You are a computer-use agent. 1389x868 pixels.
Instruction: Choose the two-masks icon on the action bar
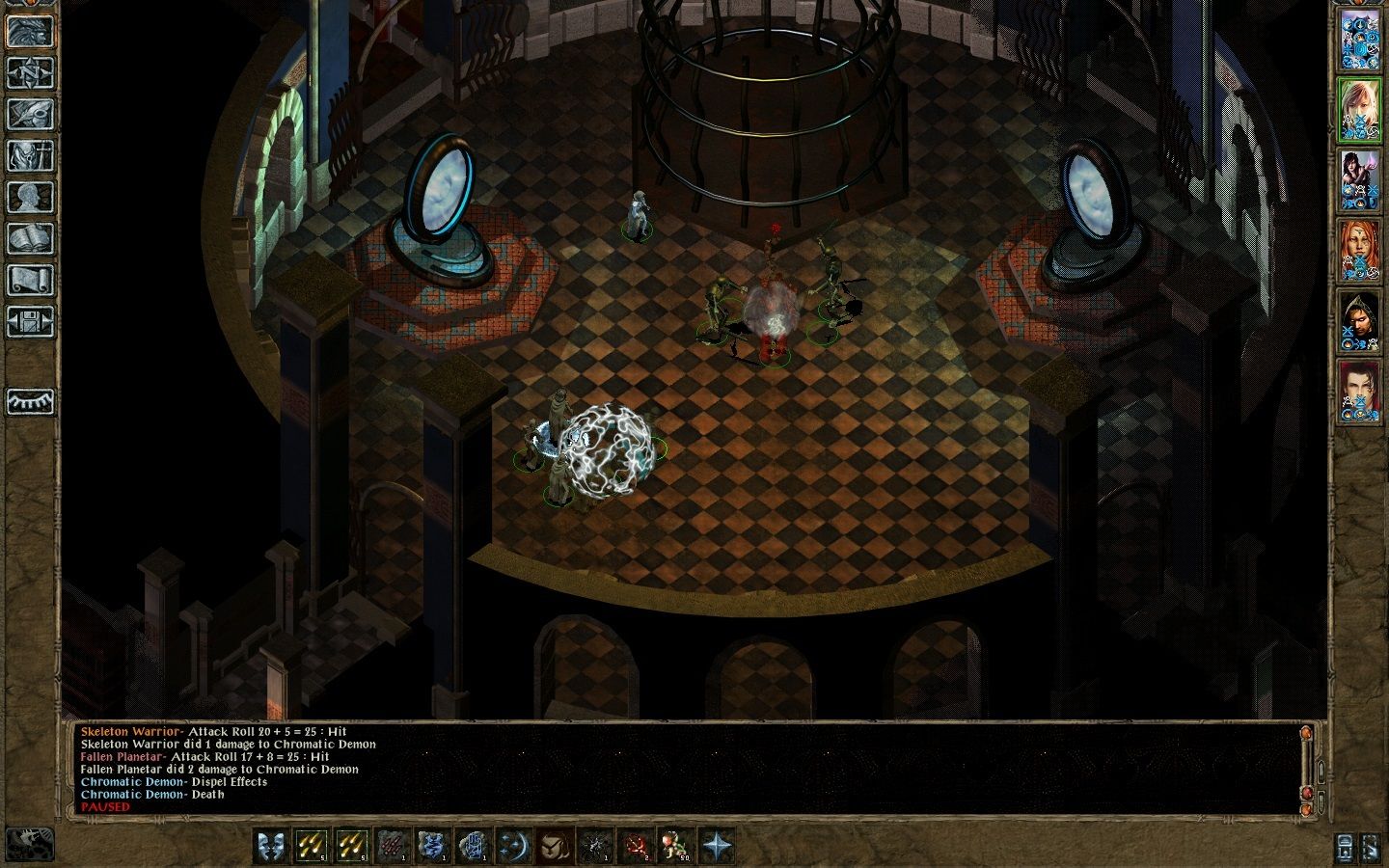coord(271,846)
